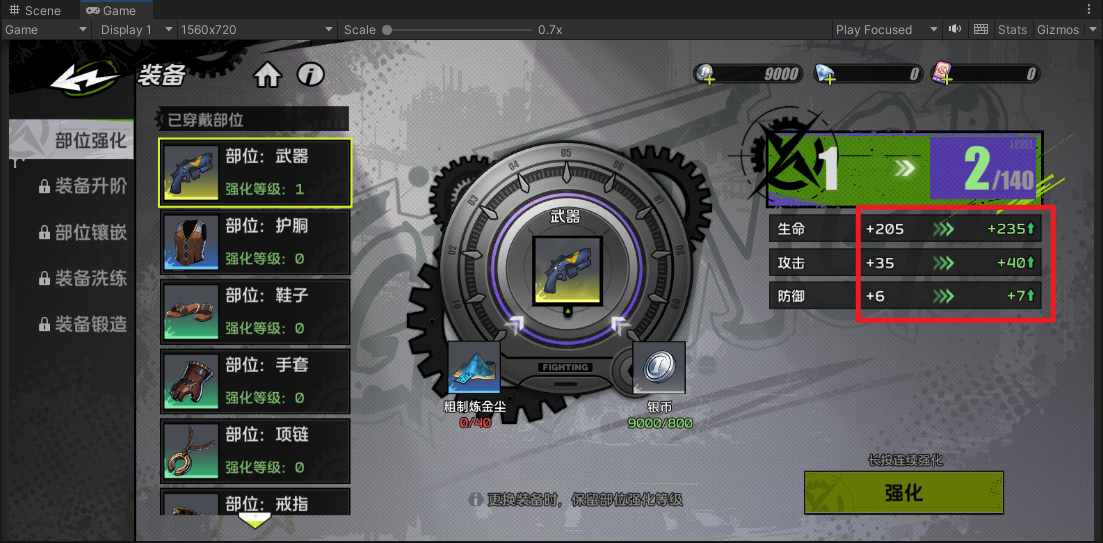Click the 粗制炼金尘 material icon

point(474,368)
